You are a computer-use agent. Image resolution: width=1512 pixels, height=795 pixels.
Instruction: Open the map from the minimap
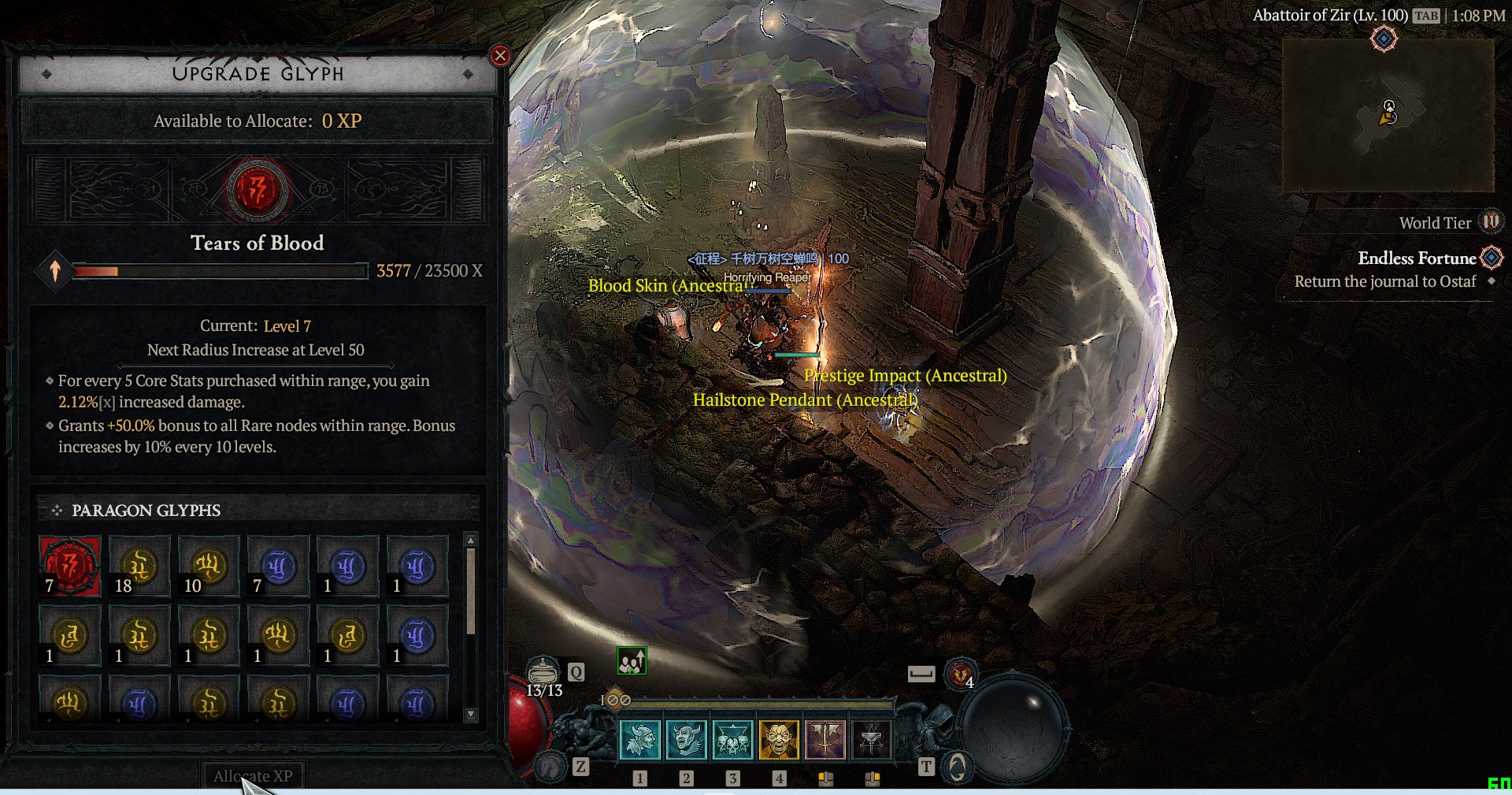[1388, 114]
